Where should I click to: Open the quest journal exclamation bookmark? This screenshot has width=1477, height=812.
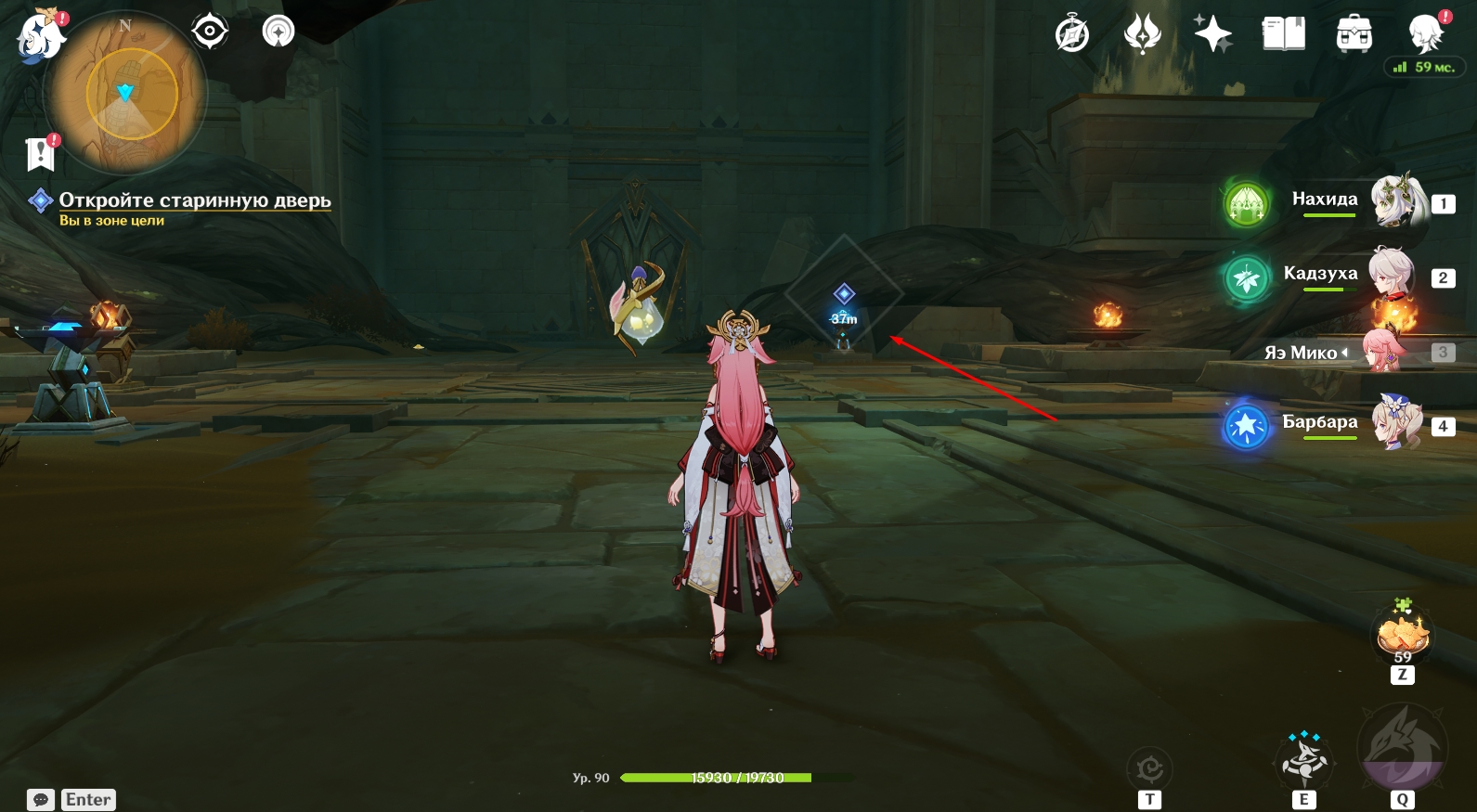point(41,153)
